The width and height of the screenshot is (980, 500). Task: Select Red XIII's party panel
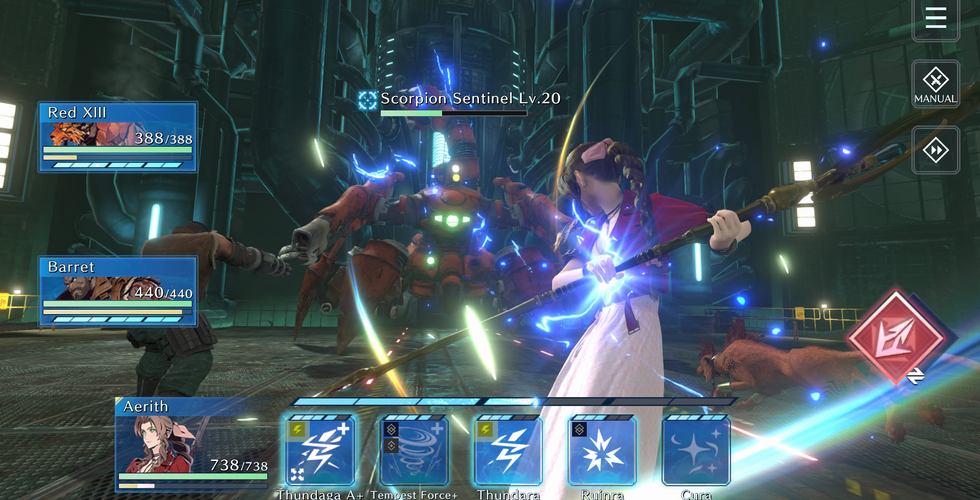(x=118, y=136)
